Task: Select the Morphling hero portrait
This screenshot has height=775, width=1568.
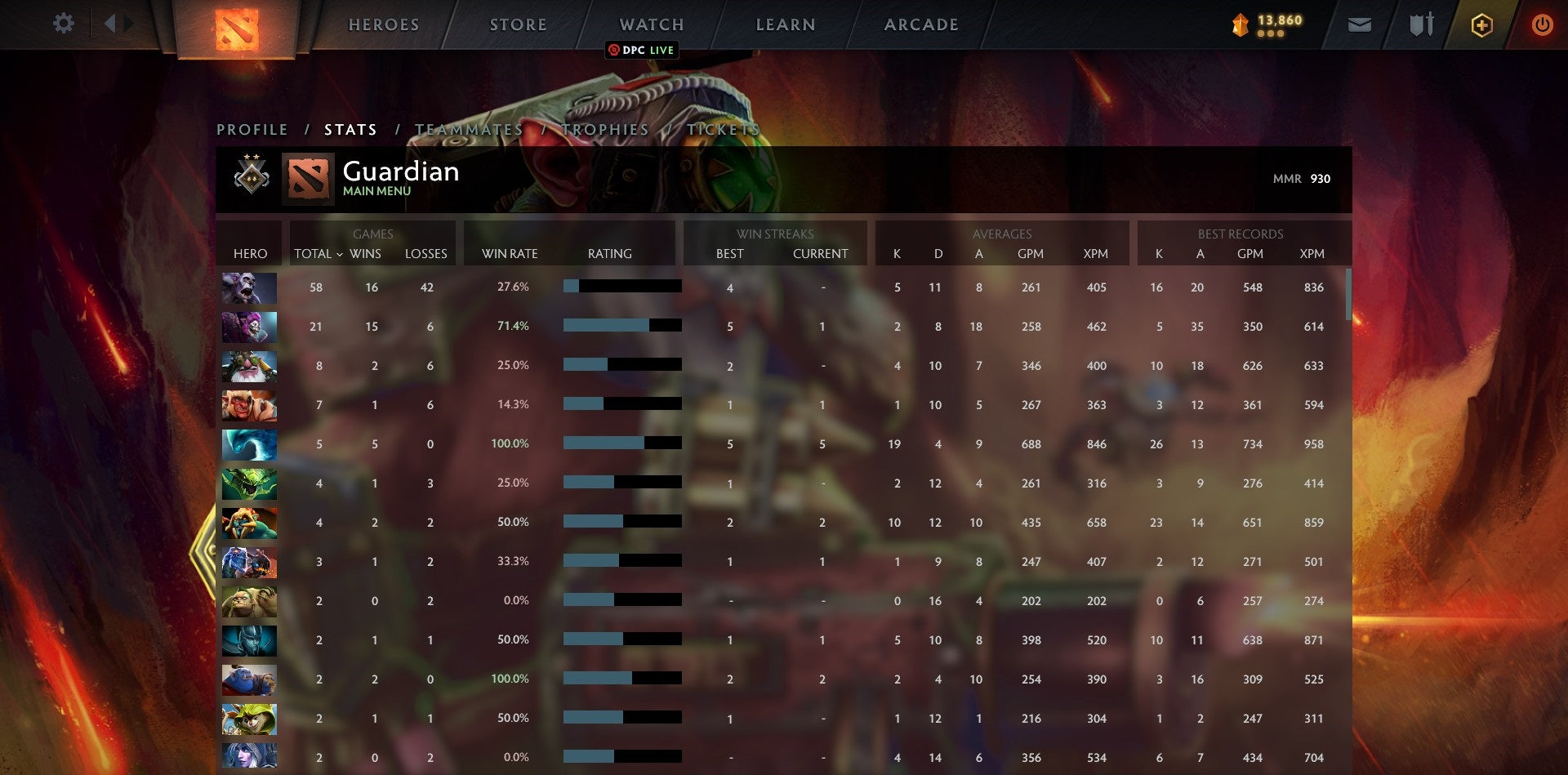Action: [249, 445]
